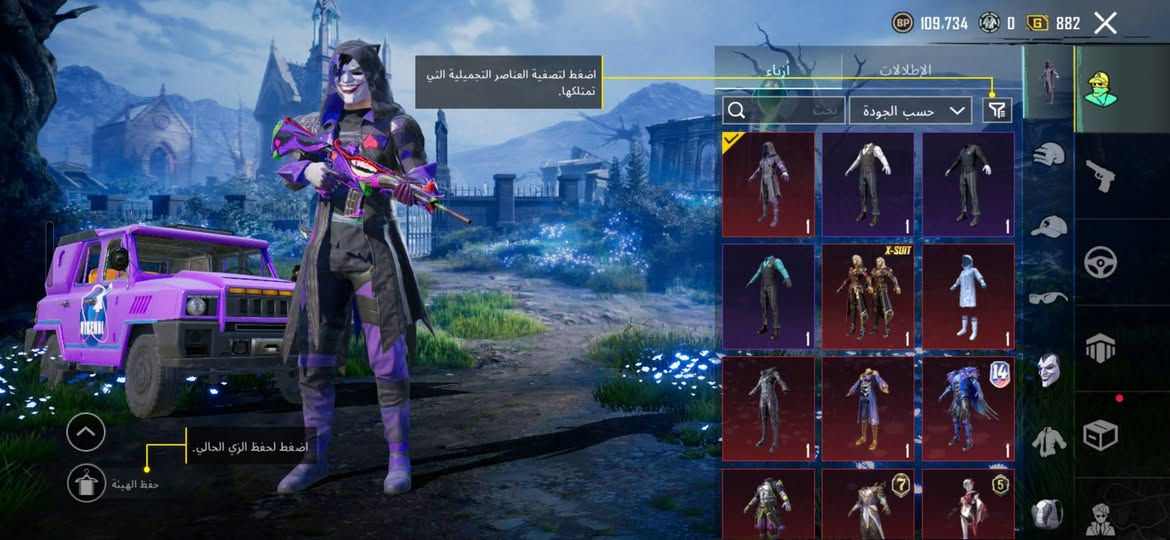This screenshot has height=540, width=1170.
Task: Close the inventory with the X button
Action: (x=1105, y=23)
